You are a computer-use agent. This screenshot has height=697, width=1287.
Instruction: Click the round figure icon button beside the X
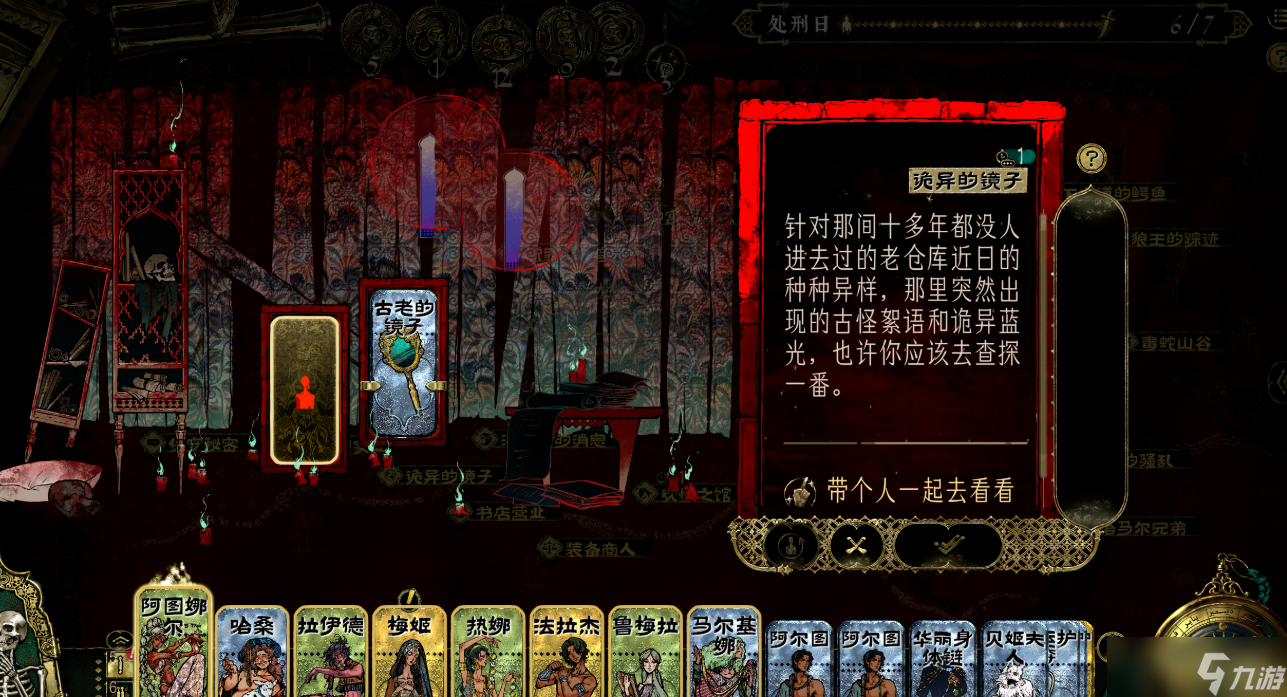792,545
